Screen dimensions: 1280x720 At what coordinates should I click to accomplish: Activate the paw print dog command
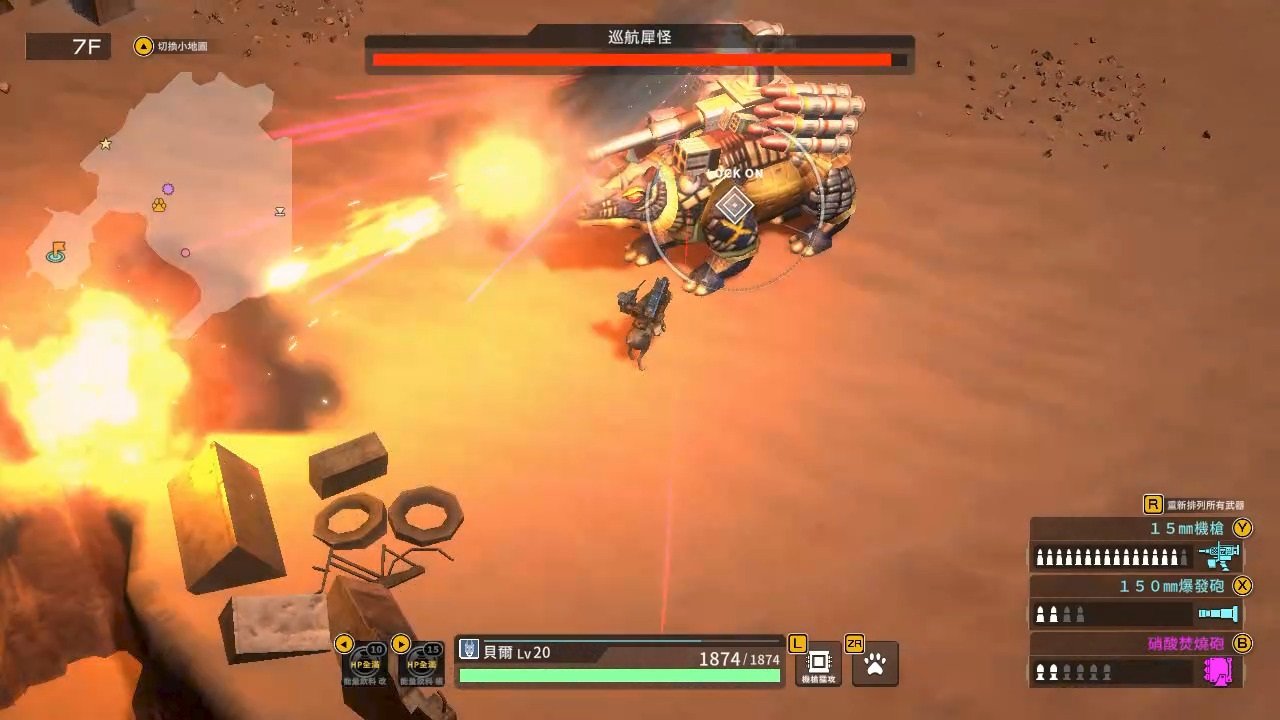875,663
